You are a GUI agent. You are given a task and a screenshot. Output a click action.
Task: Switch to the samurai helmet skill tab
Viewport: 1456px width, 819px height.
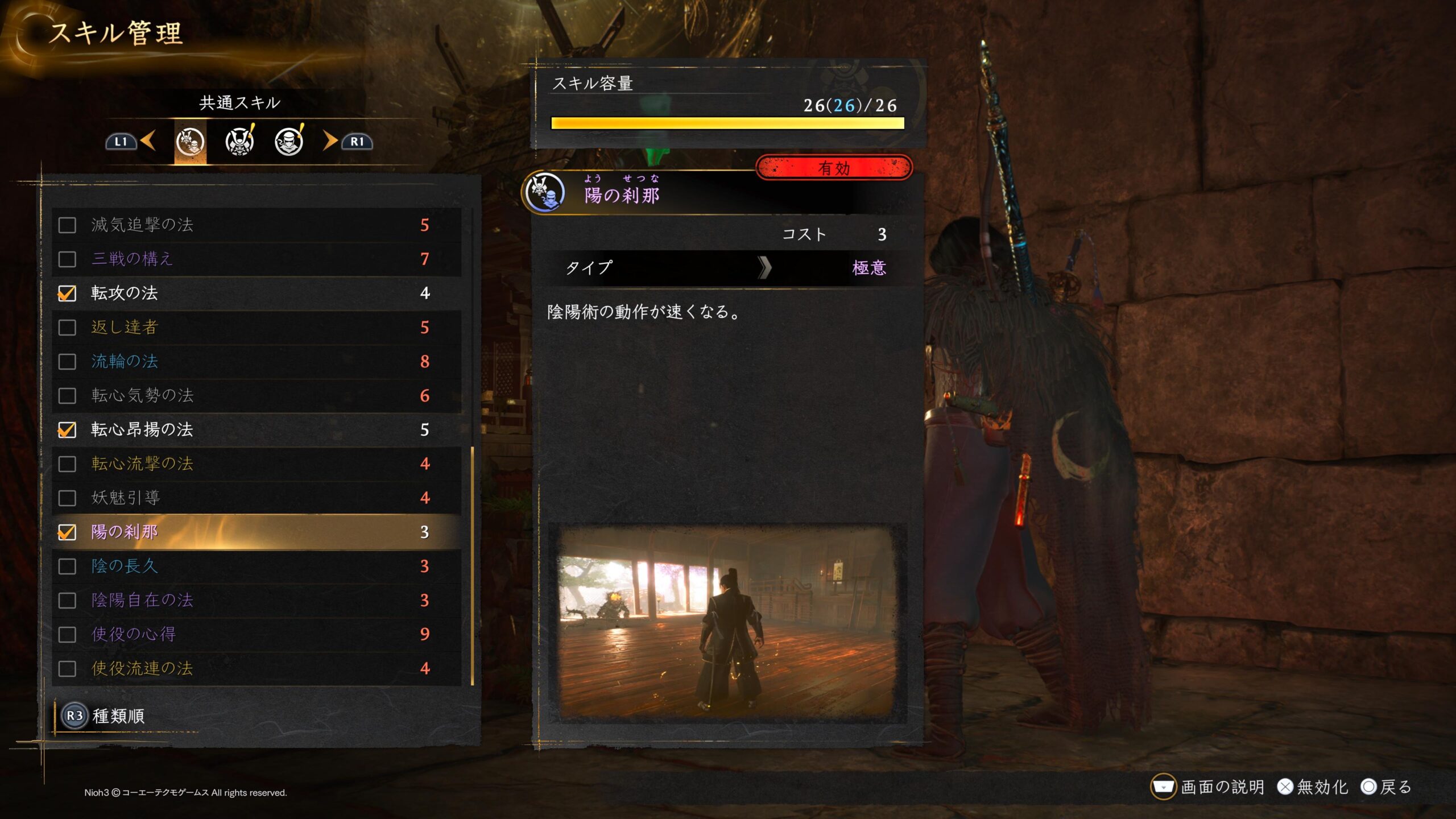pyautogui.click(x=239, y=142)
